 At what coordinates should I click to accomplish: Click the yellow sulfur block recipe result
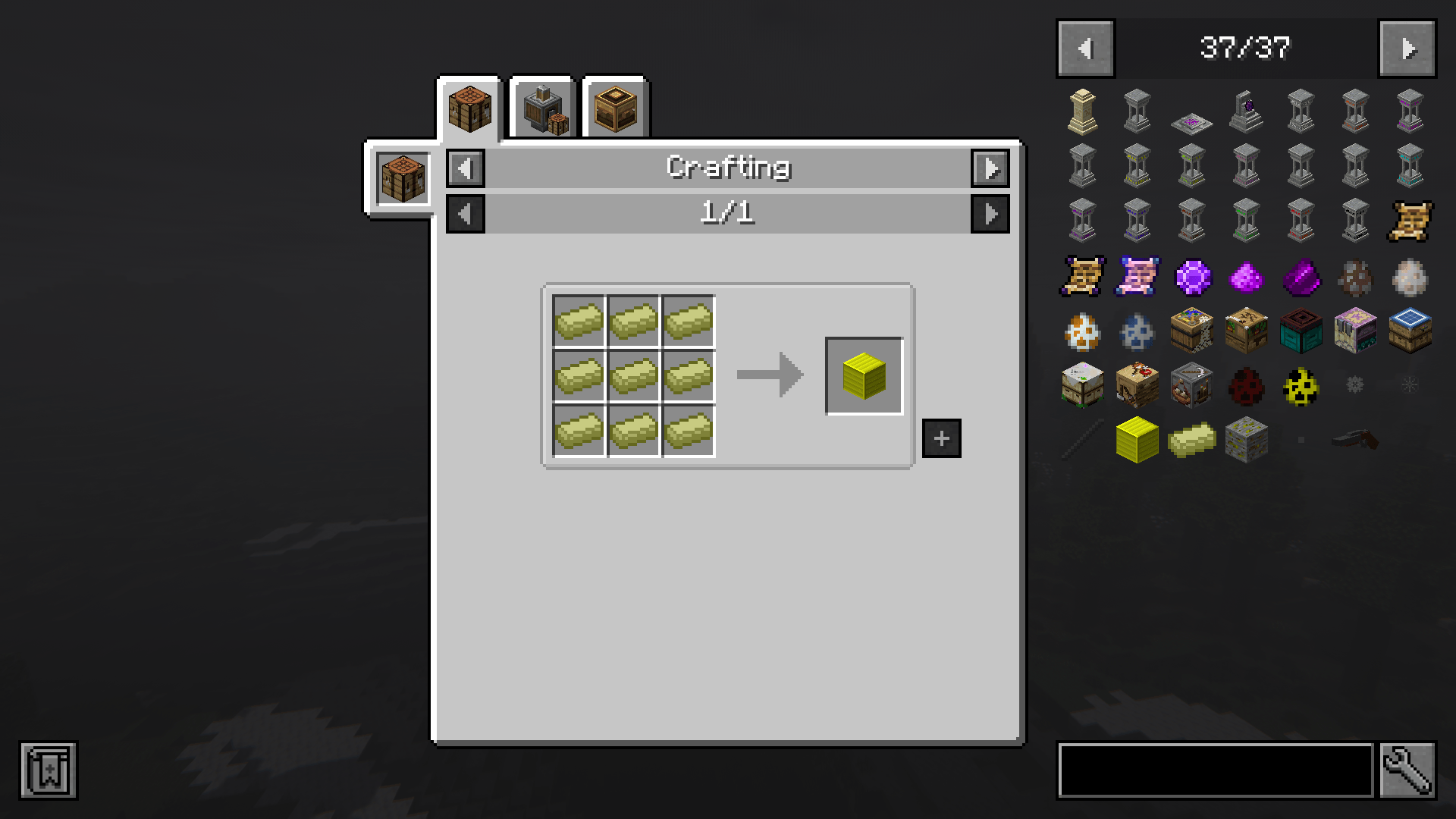(x=864, y=375)
